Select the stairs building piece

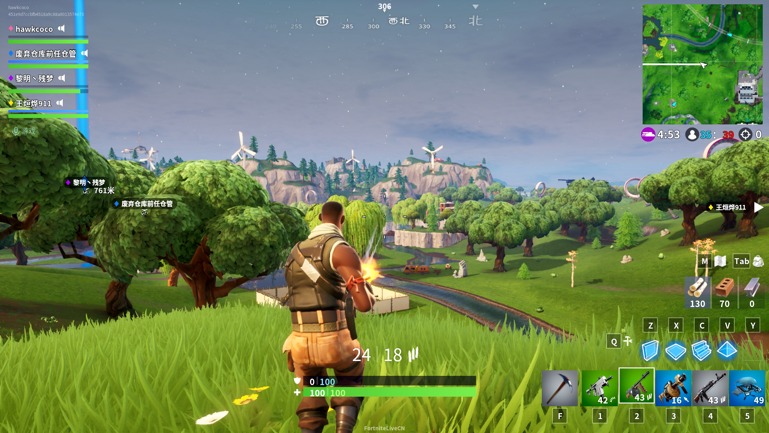coord(701,350)
